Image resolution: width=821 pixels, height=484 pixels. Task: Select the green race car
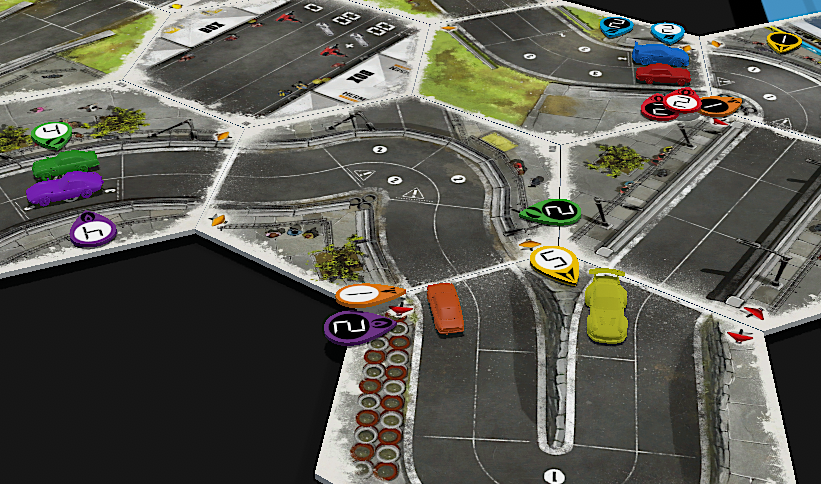[x=66, y=164]
